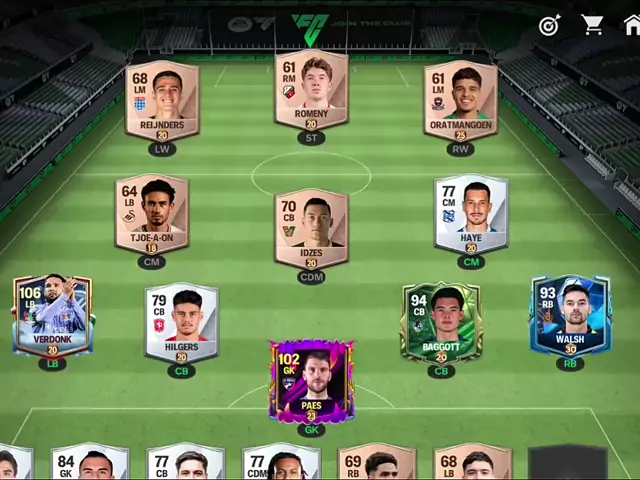640x480 pixels.
Task: Select Baggott 94-rated green card
Action: pyautogui.click(x=441, y=322)
